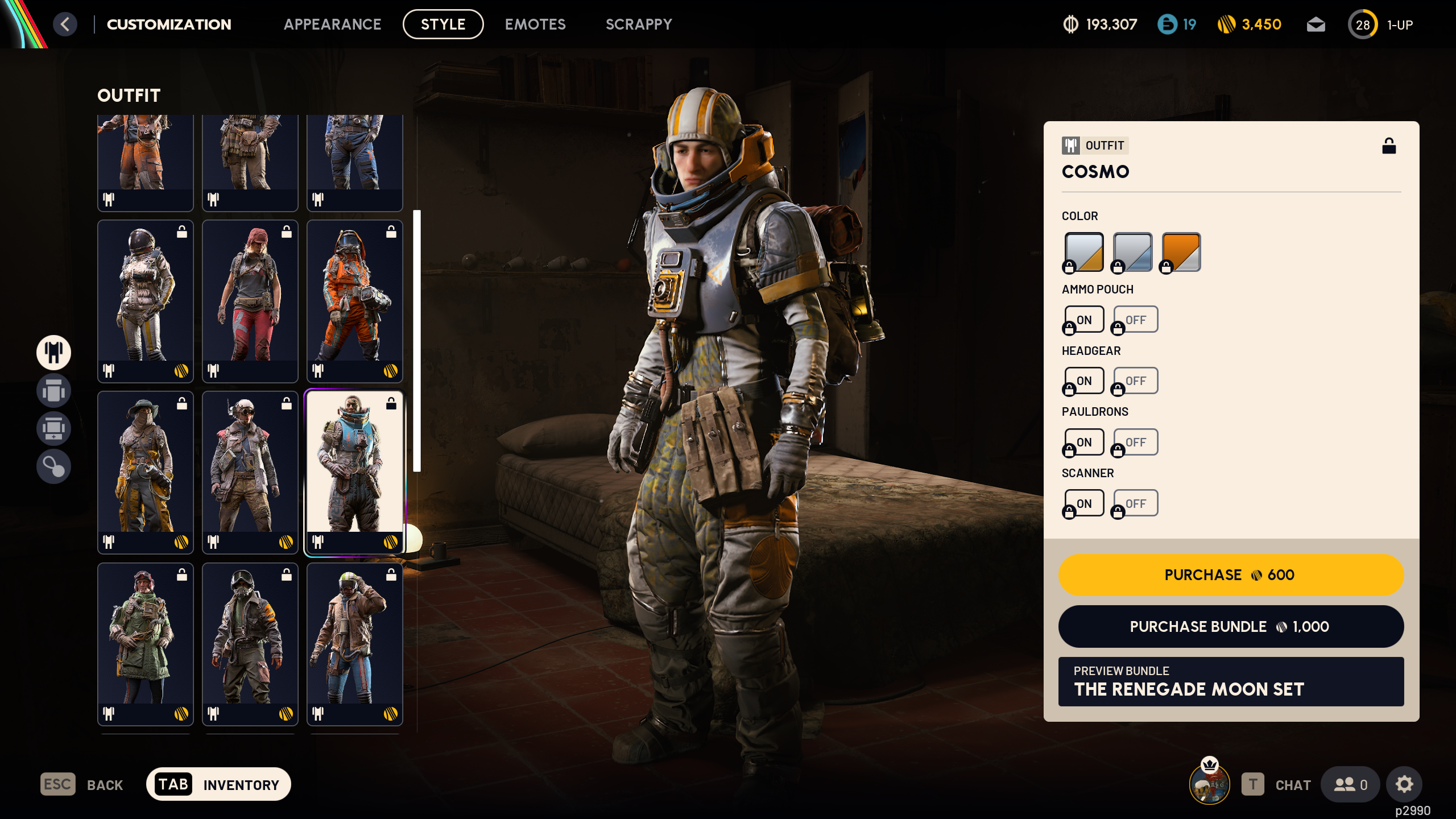Select the vest-with-plus customization category icon
Viewport: 1456px width, 819px height.
[53, 428]
